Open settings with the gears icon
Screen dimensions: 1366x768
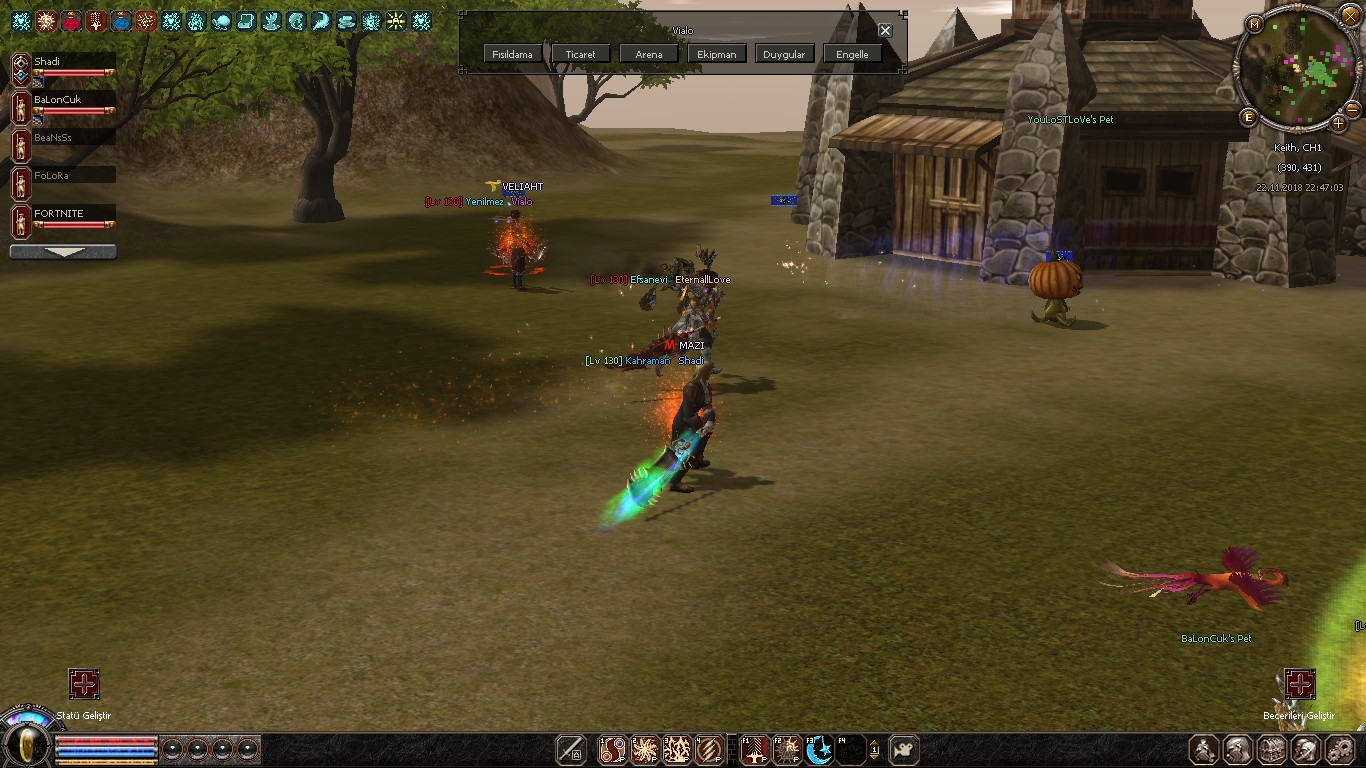point(1338,749)
